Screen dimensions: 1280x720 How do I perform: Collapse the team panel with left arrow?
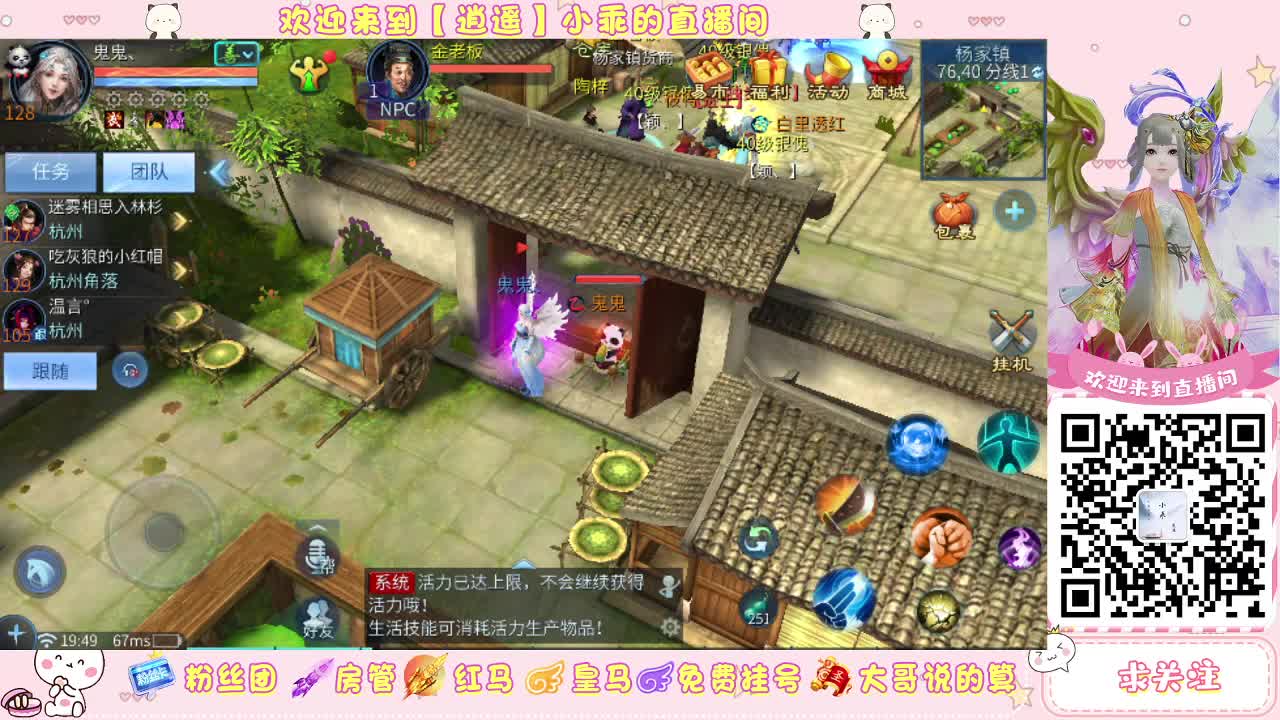(218, 172)
